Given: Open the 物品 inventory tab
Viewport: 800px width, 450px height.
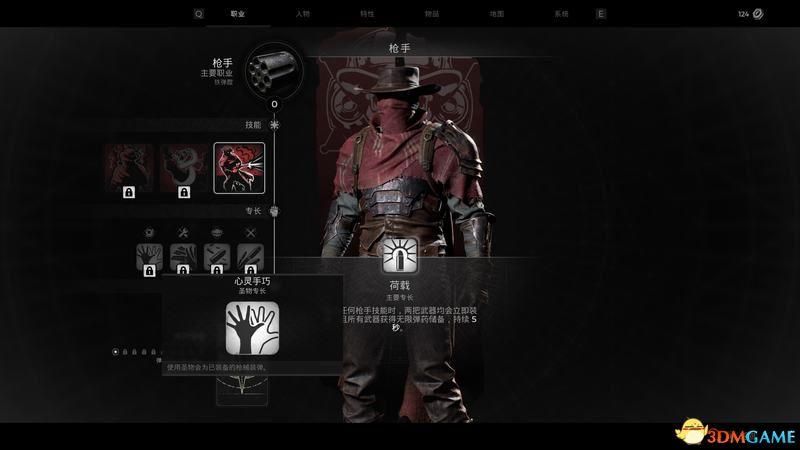Looking at the screenshot, I should point(431,15).
